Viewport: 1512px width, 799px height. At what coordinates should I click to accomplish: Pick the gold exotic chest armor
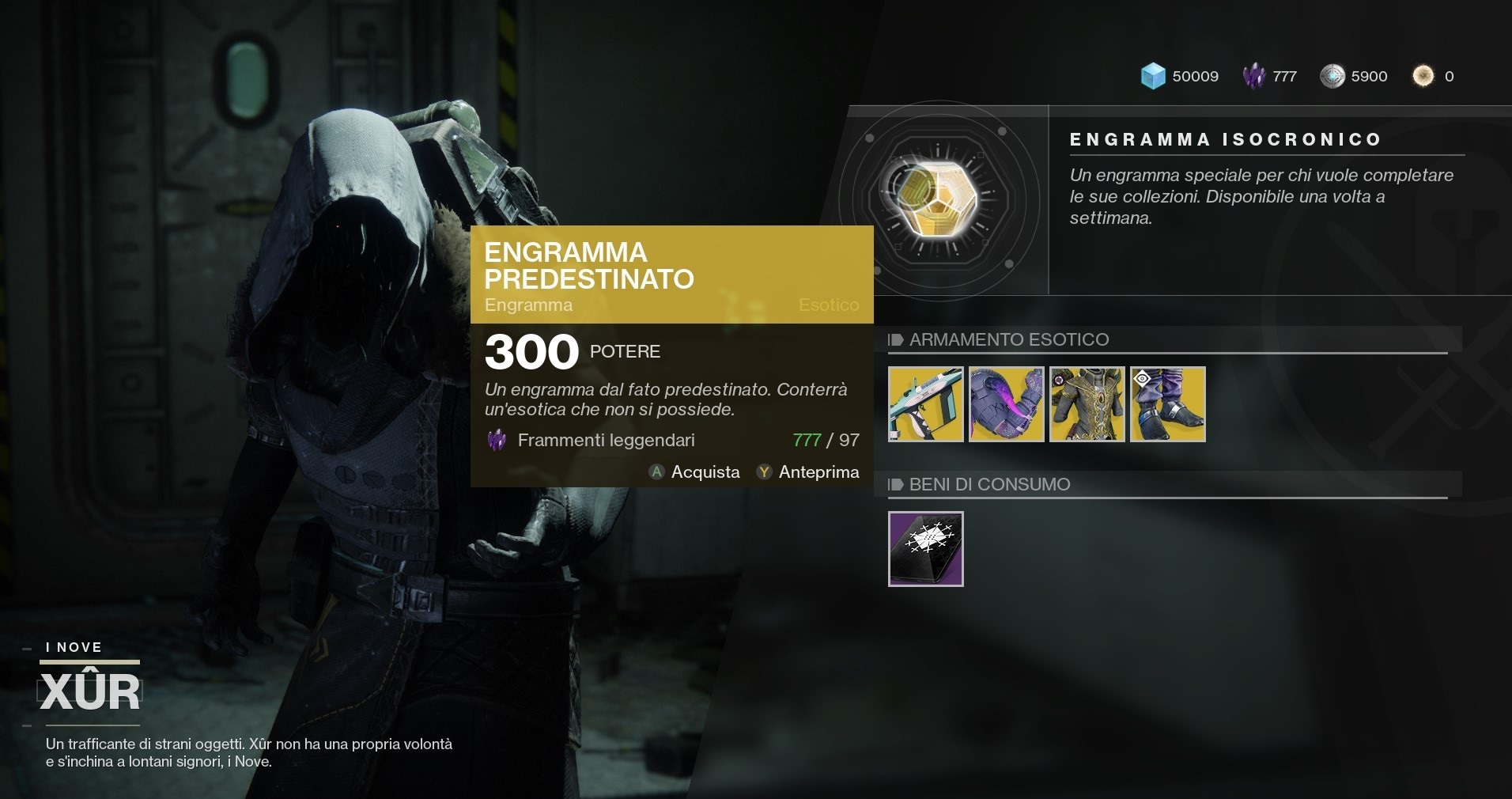tap(1087, 404)
